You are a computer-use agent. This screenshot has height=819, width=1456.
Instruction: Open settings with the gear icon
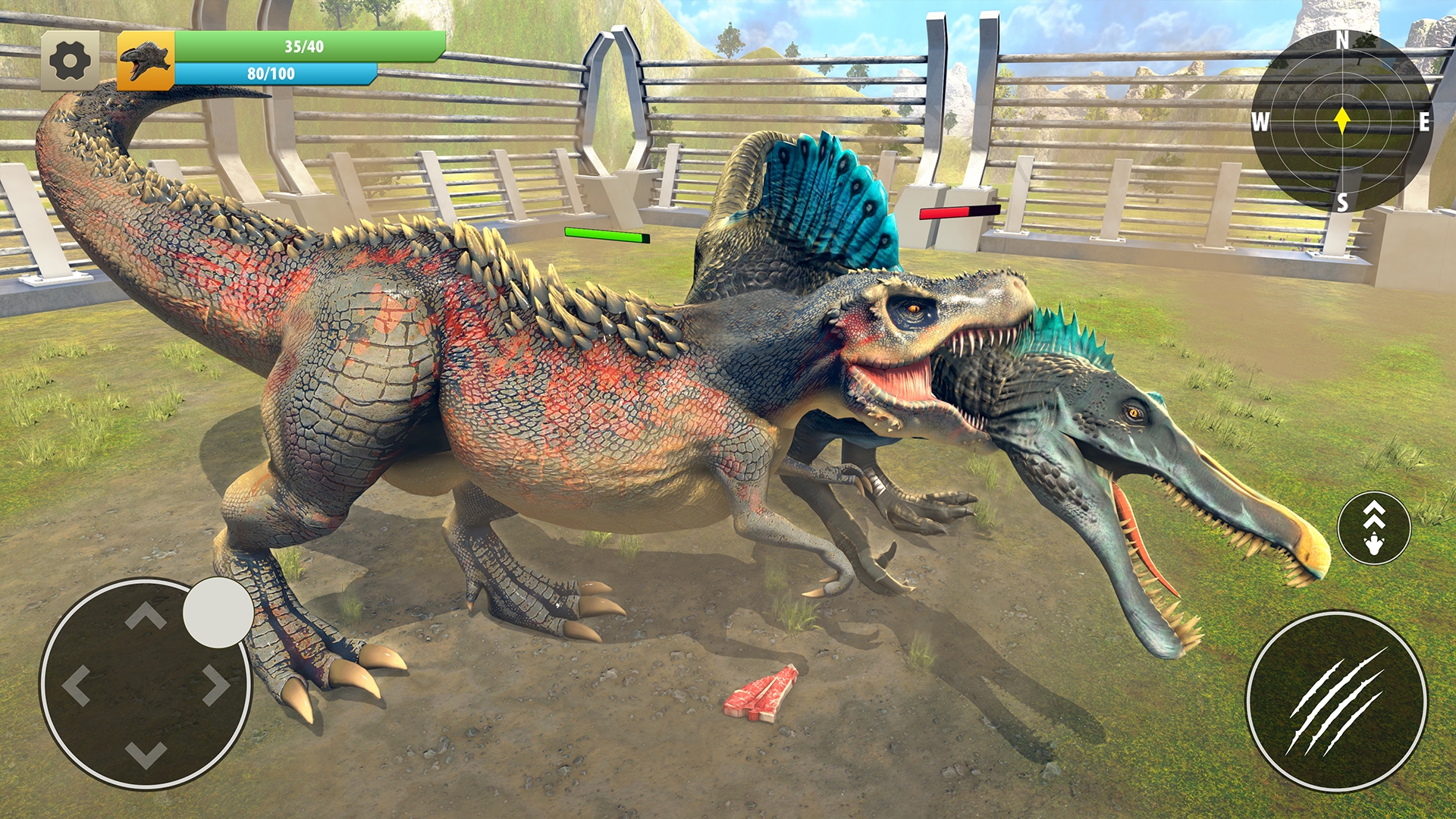70,61
